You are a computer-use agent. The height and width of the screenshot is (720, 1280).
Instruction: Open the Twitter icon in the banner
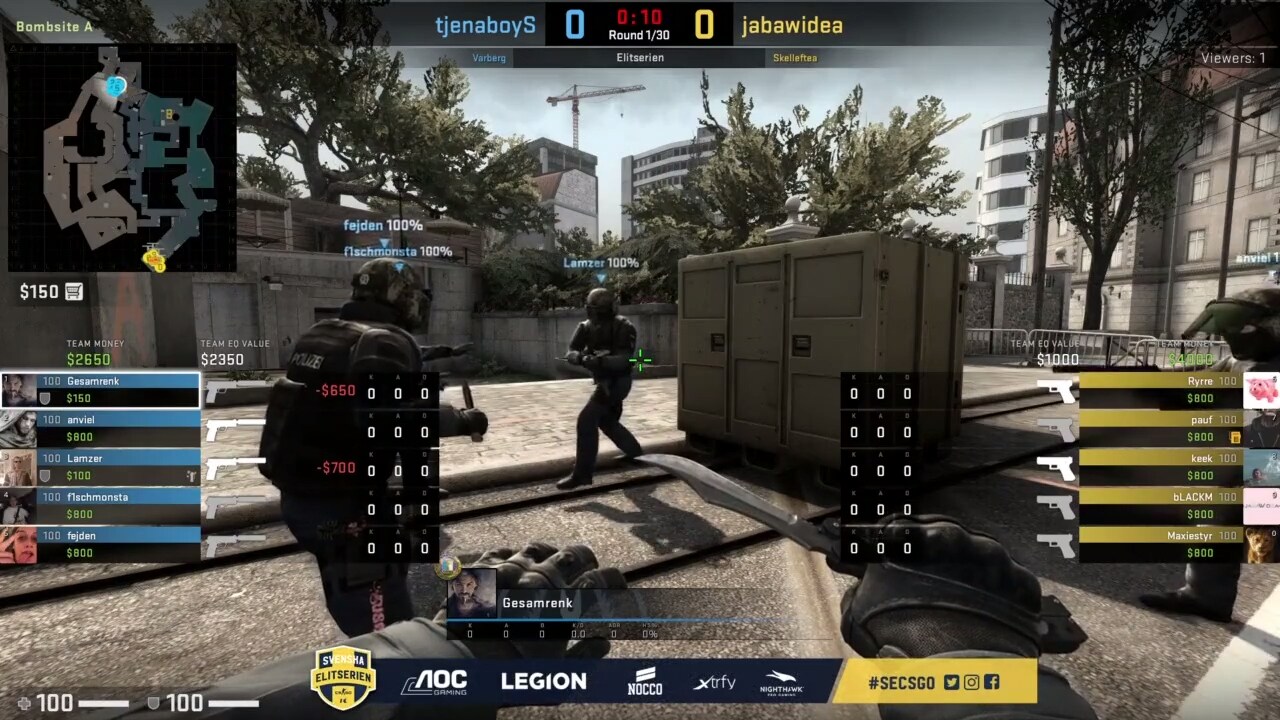[x=951, y=682]
